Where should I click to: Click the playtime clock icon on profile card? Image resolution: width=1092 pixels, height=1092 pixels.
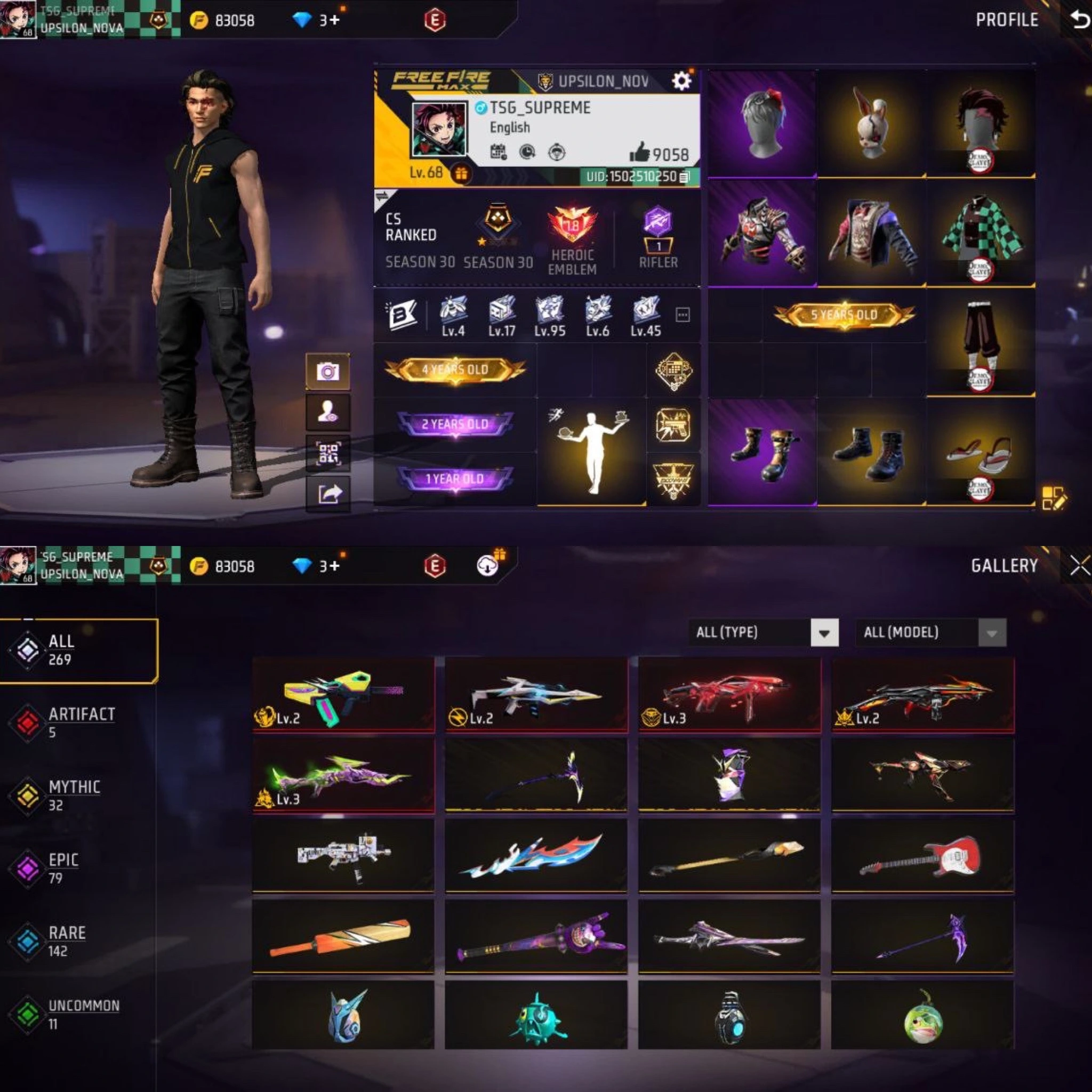pos(527,151)
